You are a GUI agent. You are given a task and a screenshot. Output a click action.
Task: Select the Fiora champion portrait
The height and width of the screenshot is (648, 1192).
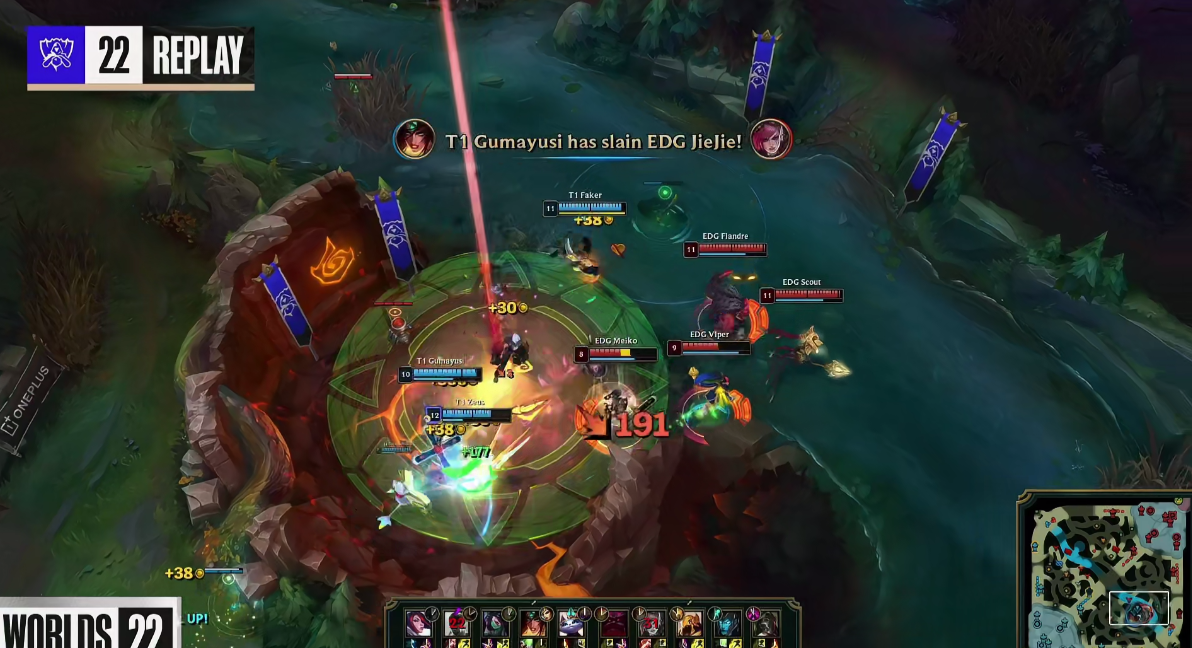[x=417, y=622]
